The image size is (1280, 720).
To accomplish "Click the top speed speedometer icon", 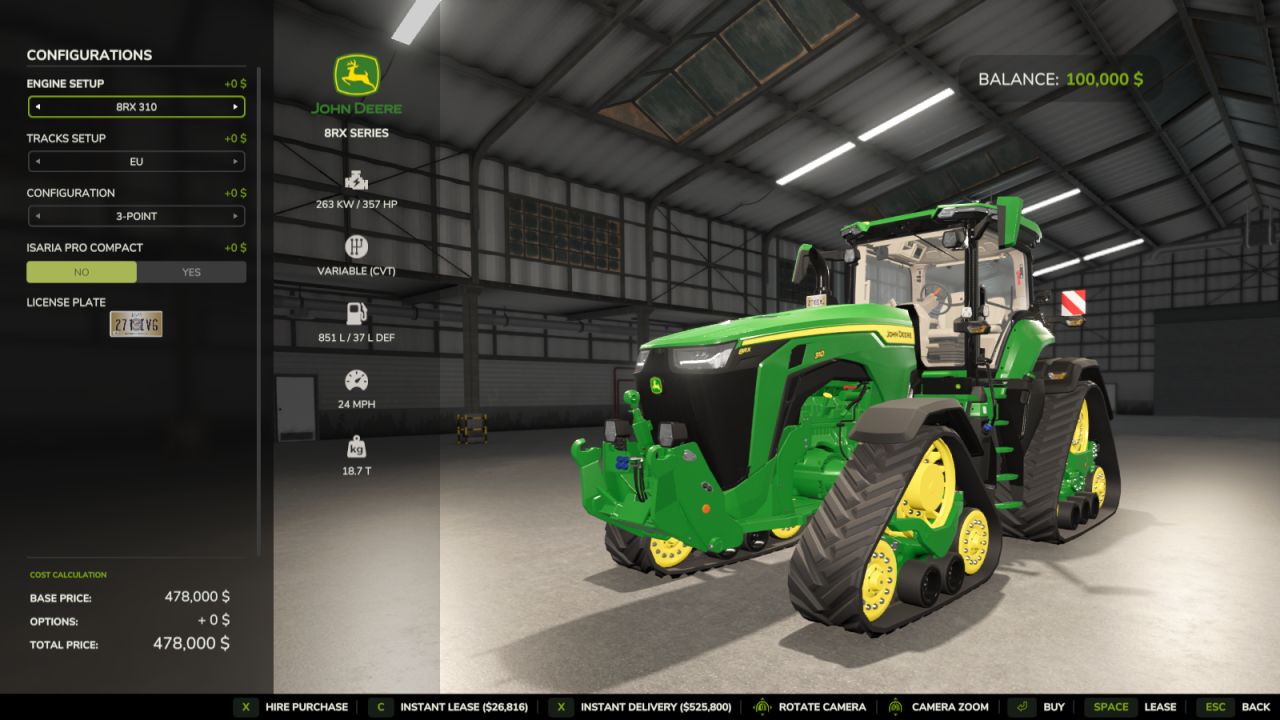I will tap(357, 379).
